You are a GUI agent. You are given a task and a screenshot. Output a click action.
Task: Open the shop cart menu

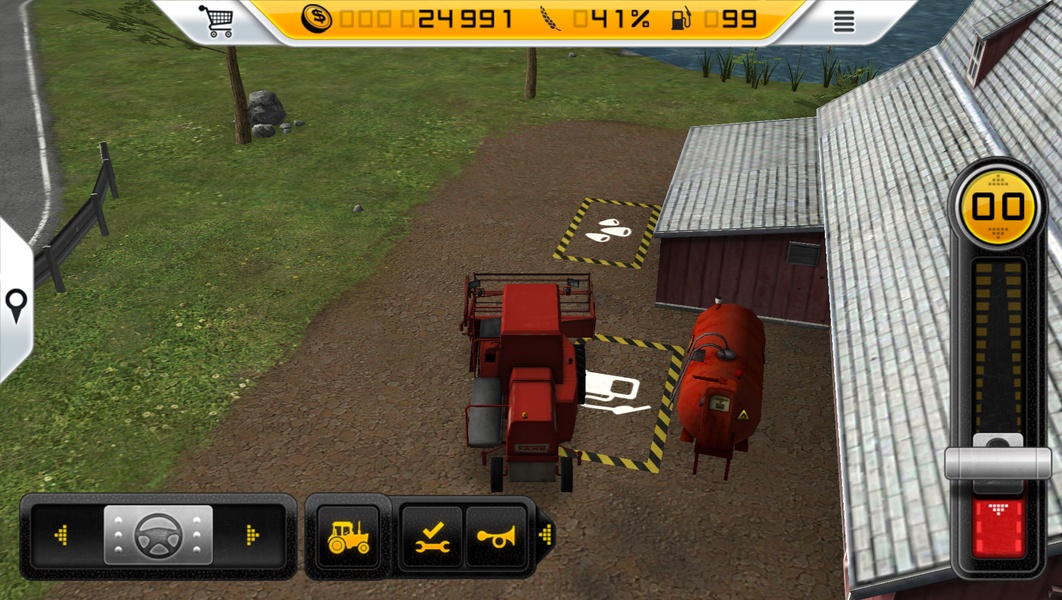click(216, 20)
